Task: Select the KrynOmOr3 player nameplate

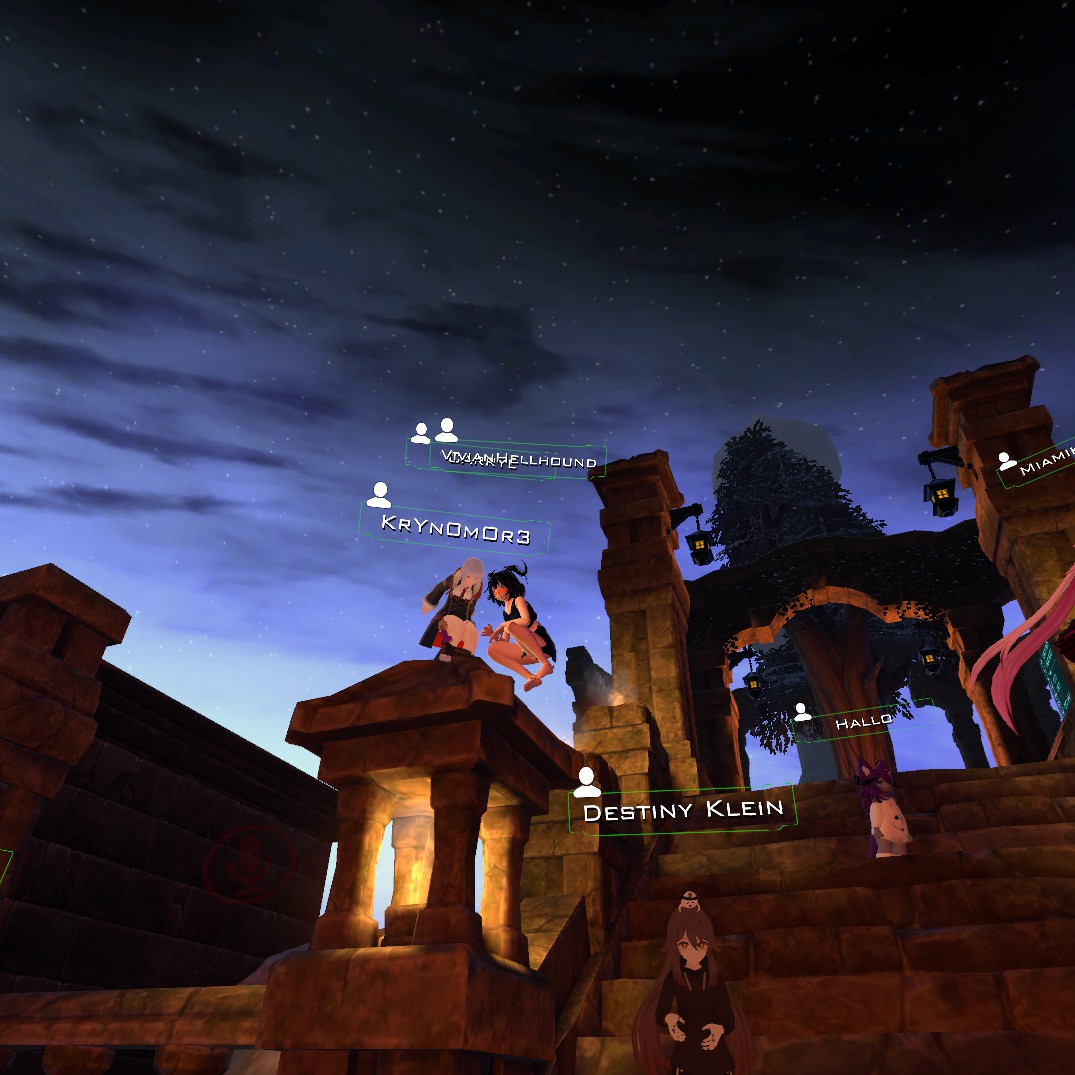Action: coord(455,528)
